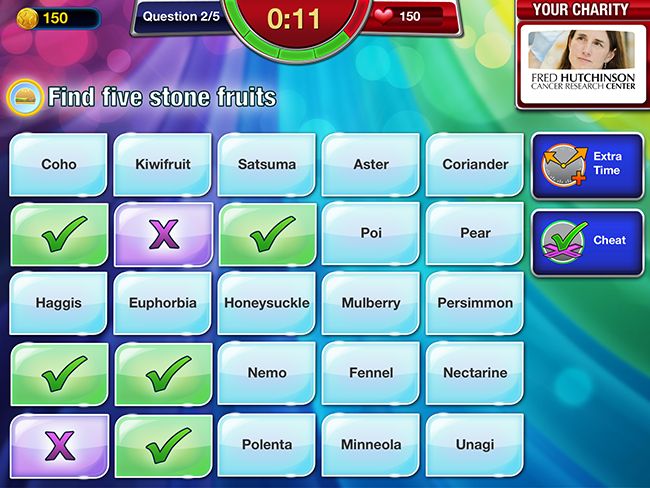Pick the Satsuma answer tile

pos(267,164)
